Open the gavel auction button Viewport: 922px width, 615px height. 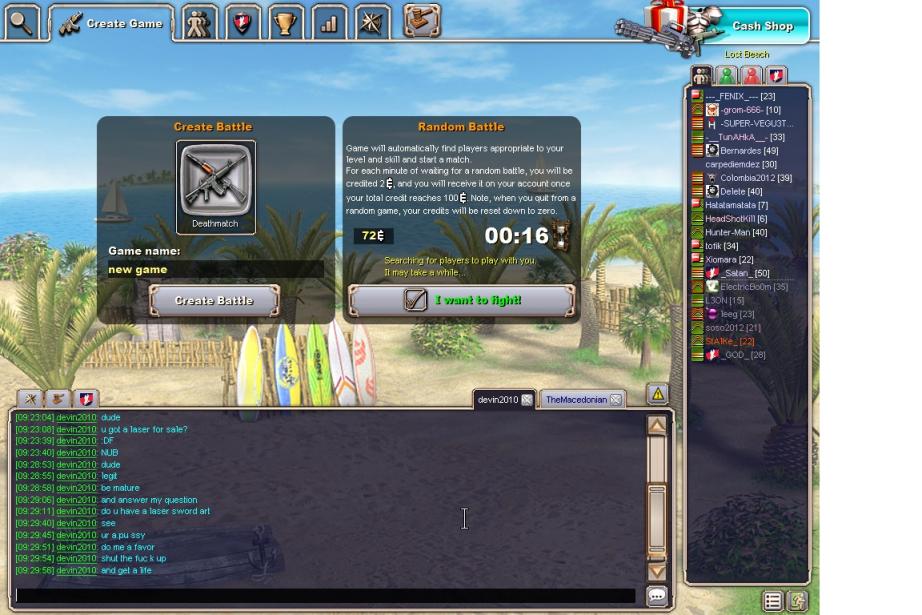[422, 21]
